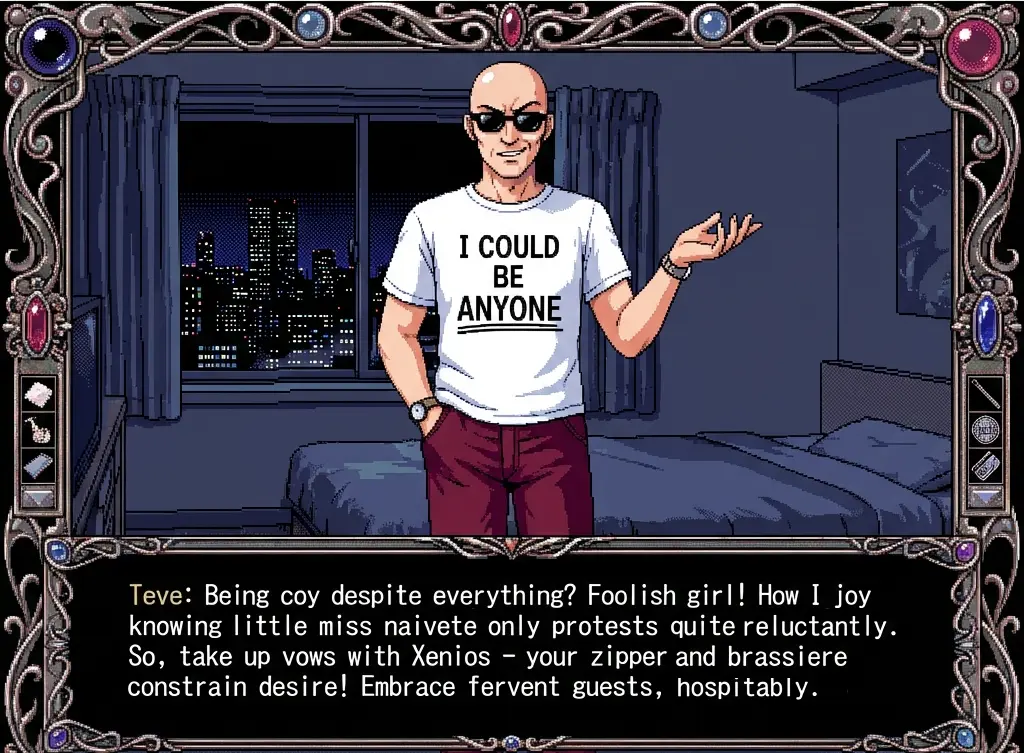Click the right panel's down arrow
The image size is (1024, 753).
pyautogui.click(x=986, y=497)
